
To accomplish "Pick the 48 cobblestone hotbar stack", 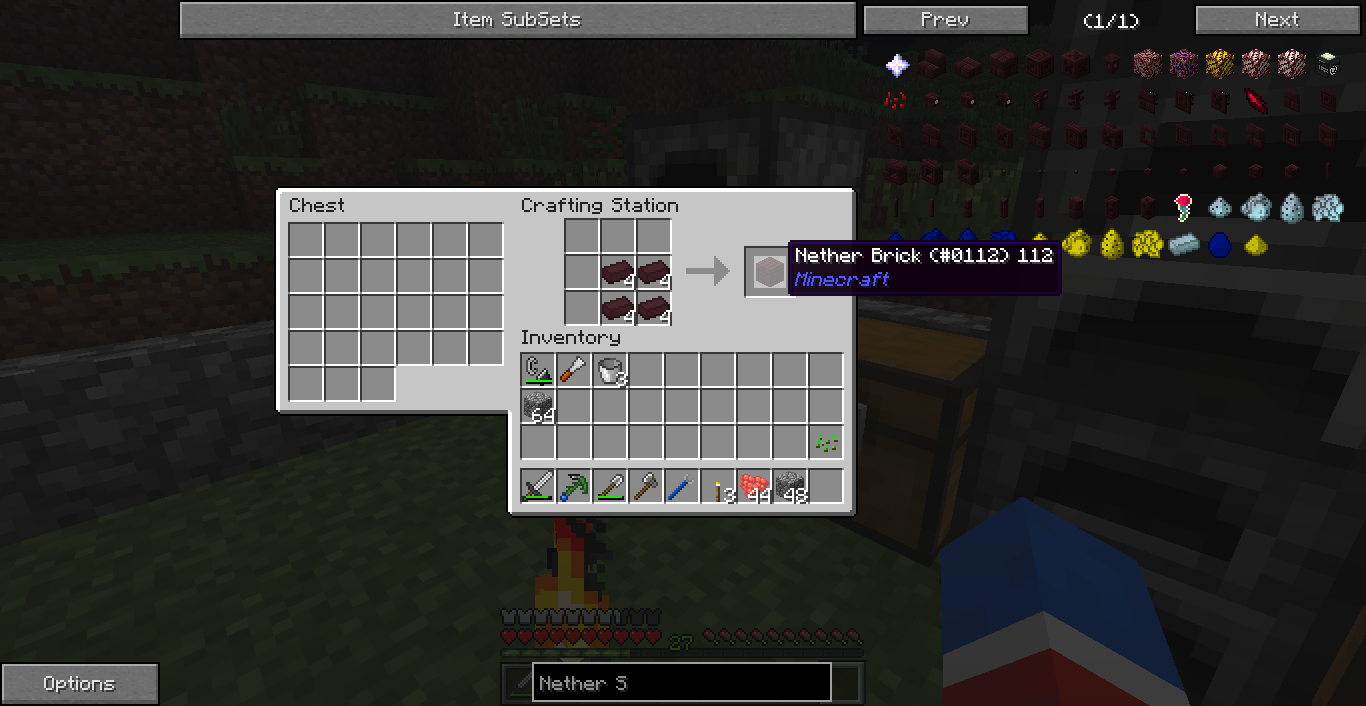I will click(790, 487).
